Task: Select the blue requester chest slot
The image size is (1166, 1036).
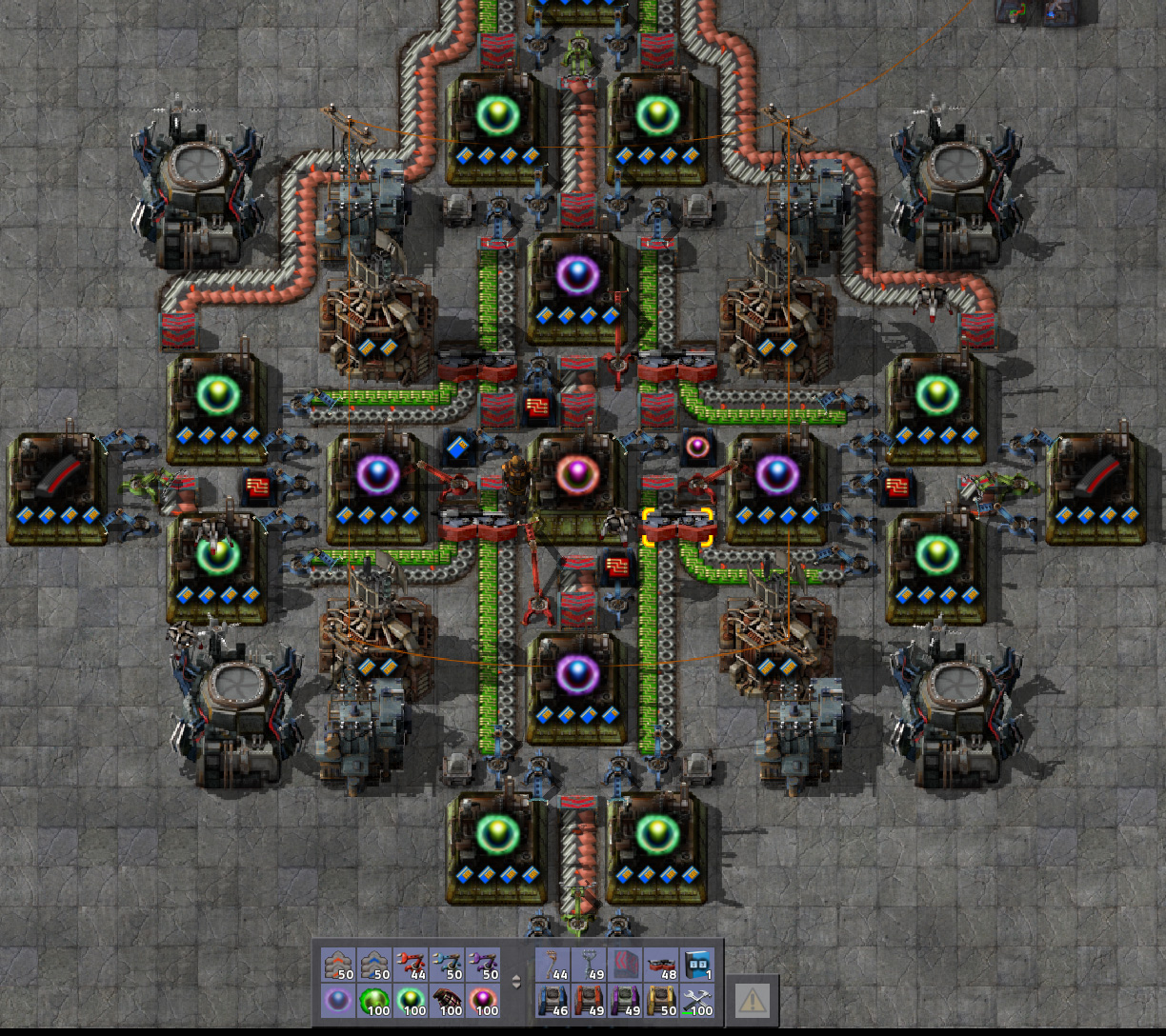Action: point(552,1001)
